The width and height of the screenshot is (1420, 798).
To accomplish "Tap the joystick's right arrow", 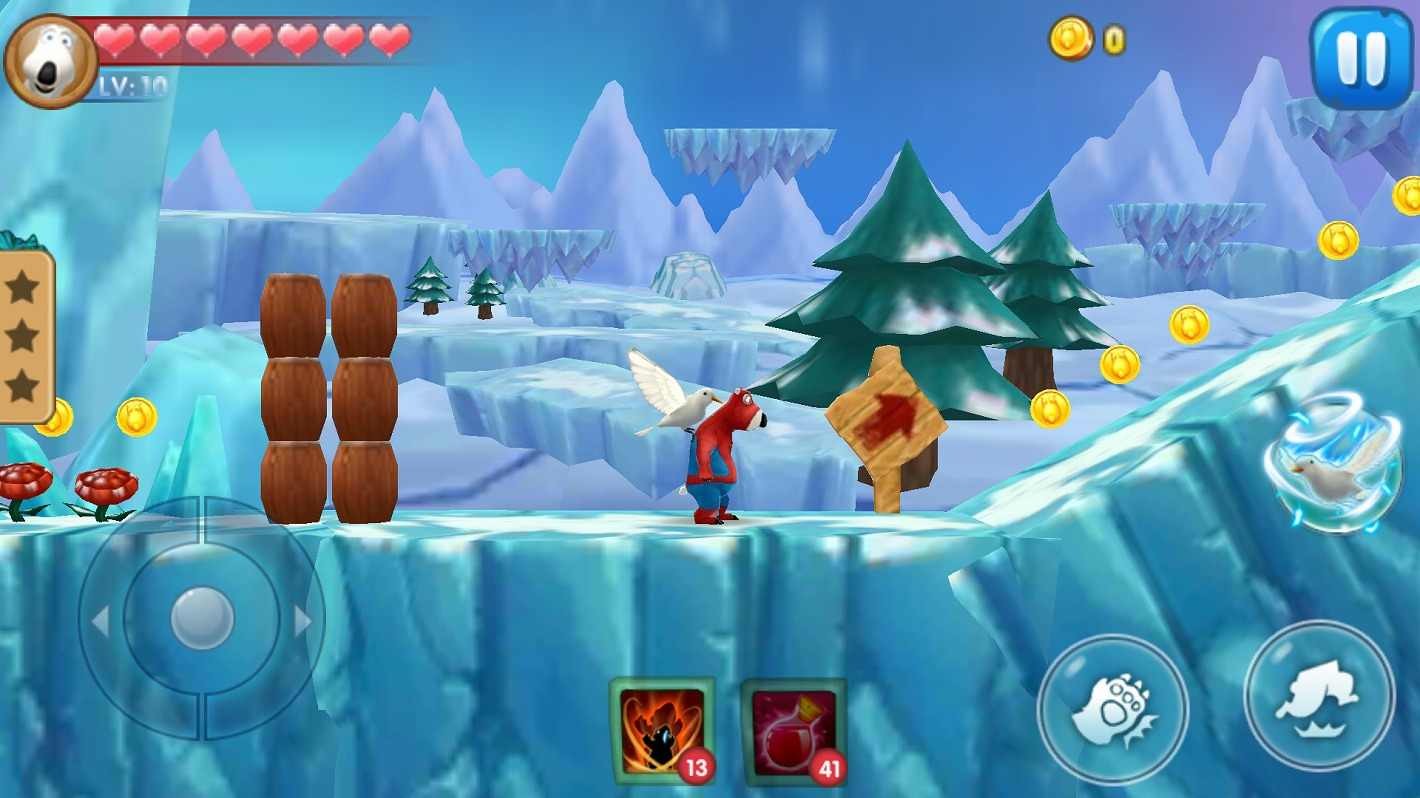I will click(x=302, y=621).
